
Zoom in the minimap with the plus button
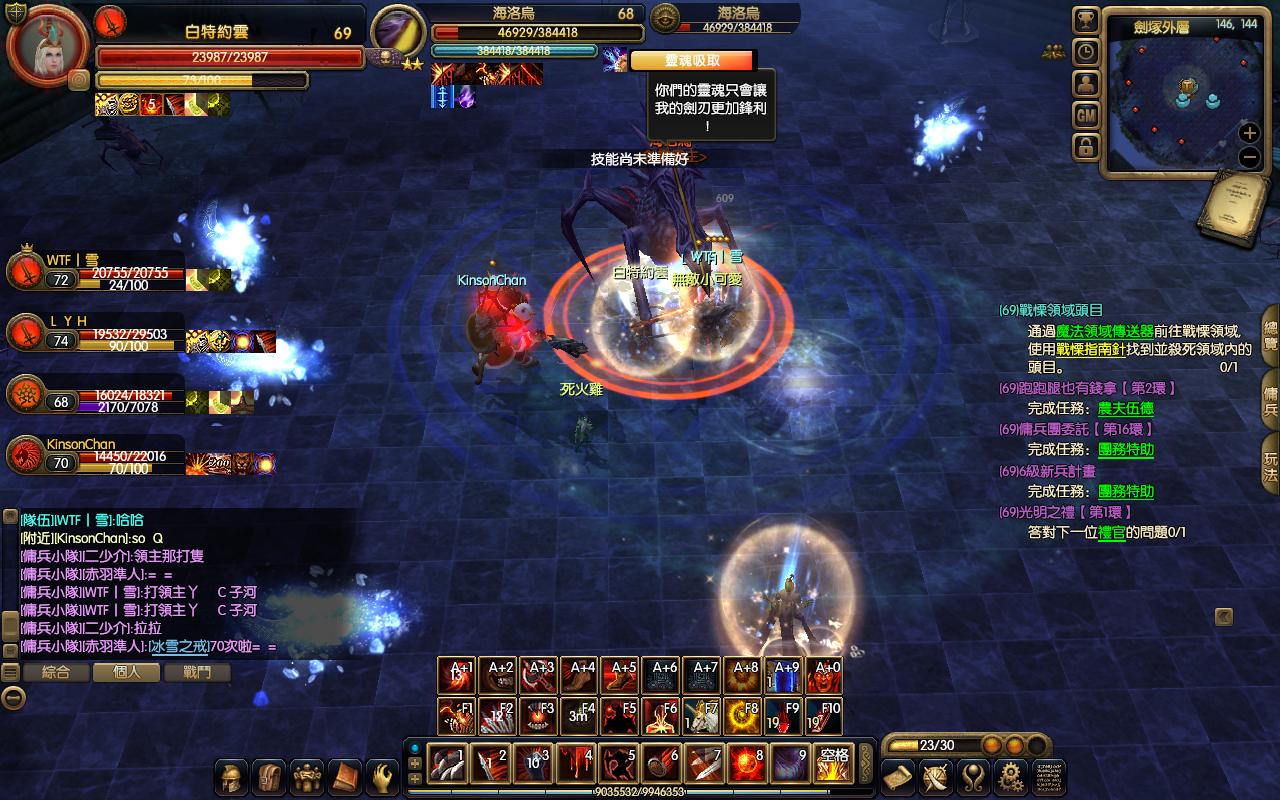coord(1249,133)
